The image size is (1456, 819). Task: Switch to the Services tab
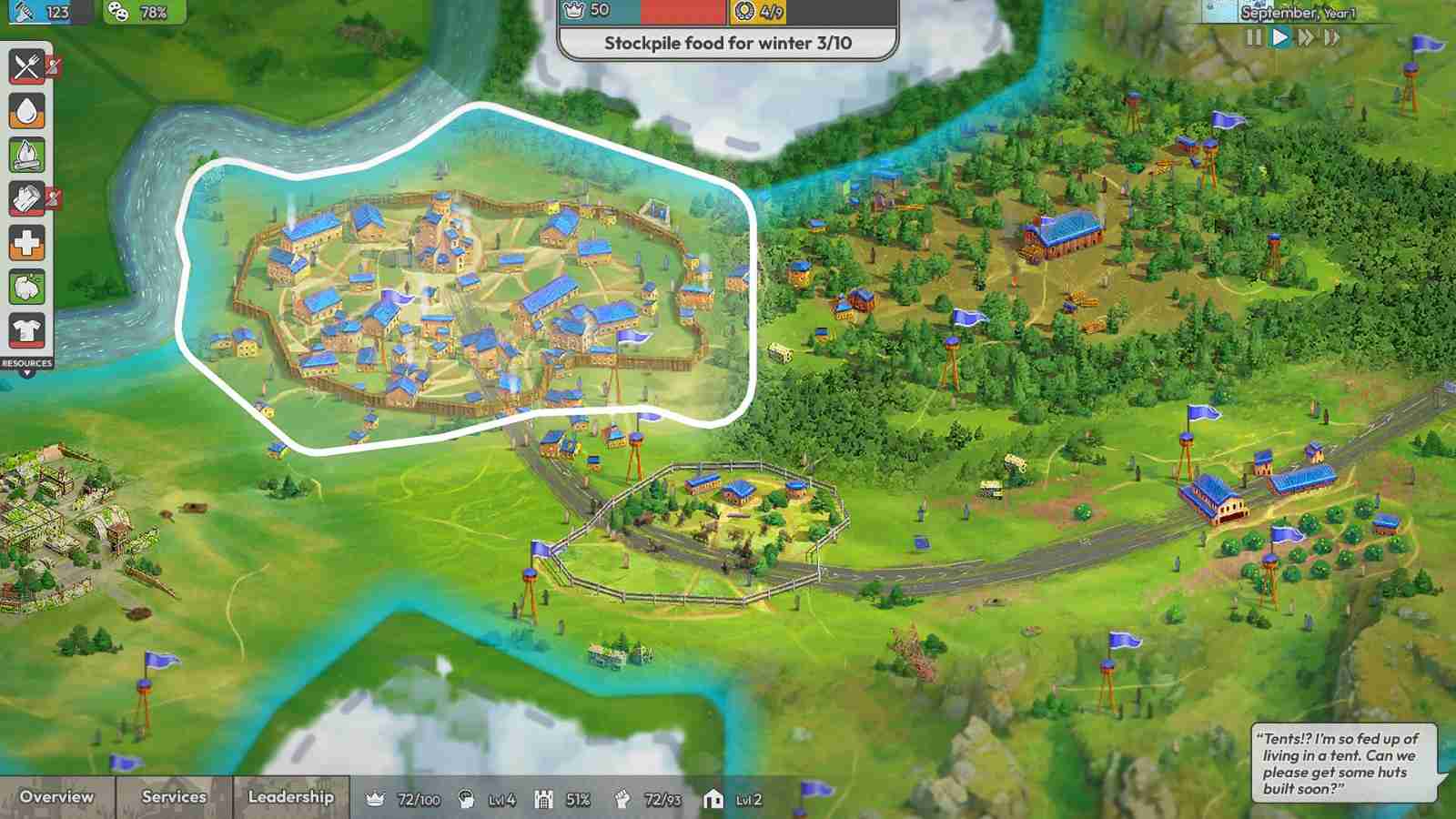pyautogui.click(x=175, y=796)
